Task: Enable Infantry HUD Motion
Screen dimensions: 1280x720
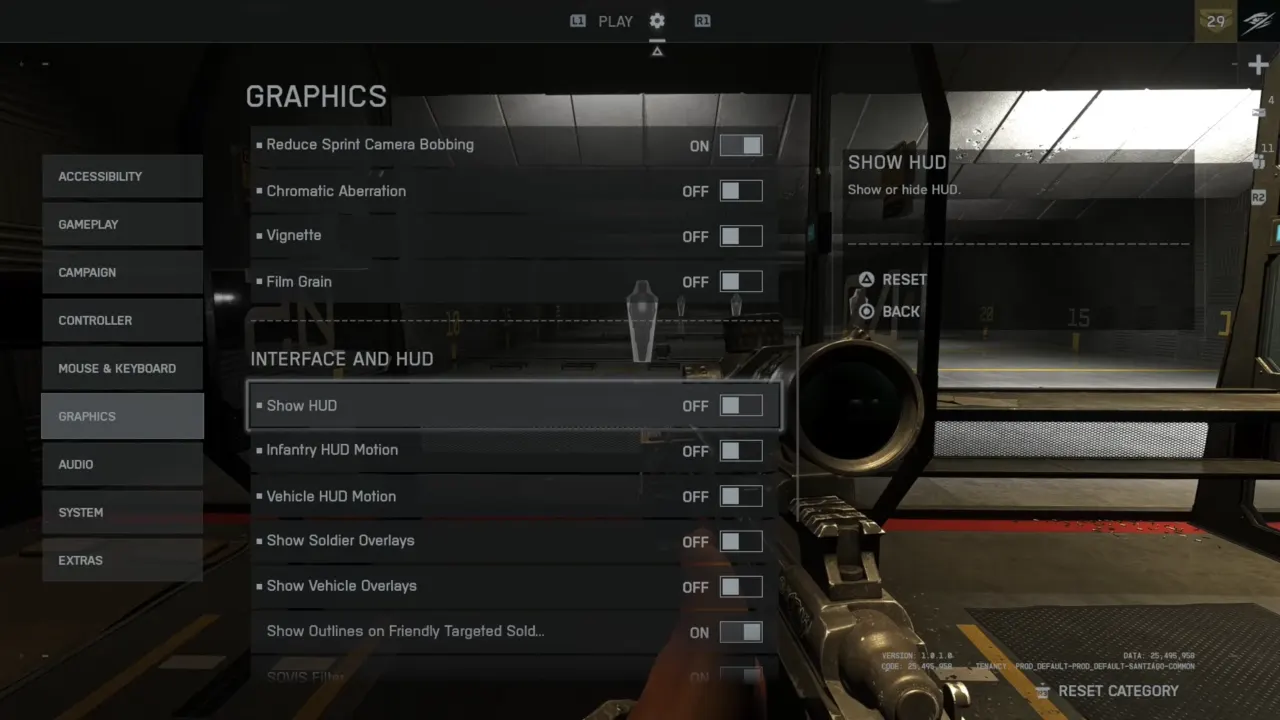Action: [x=741, y=451]
